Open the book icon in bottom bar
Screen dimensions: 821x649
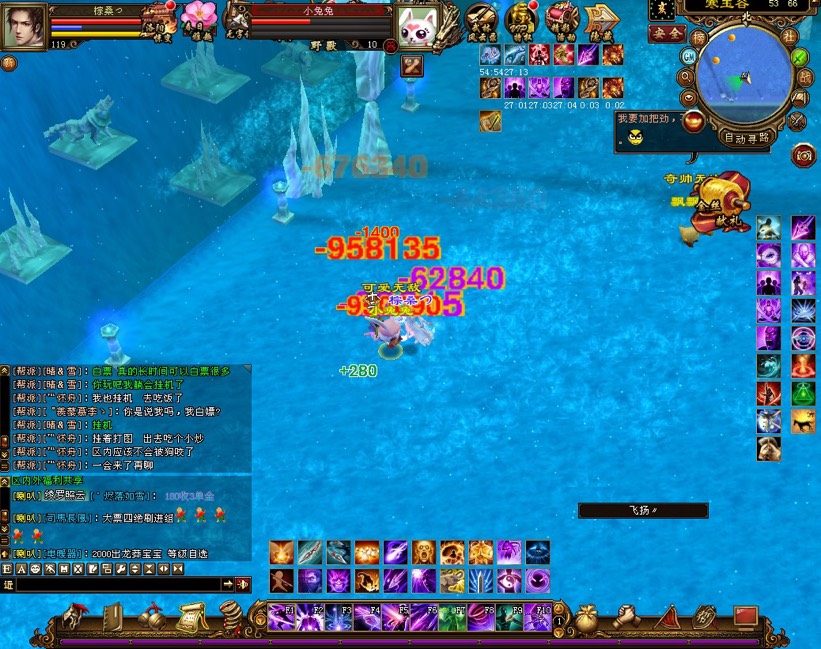tap(113, 617)
